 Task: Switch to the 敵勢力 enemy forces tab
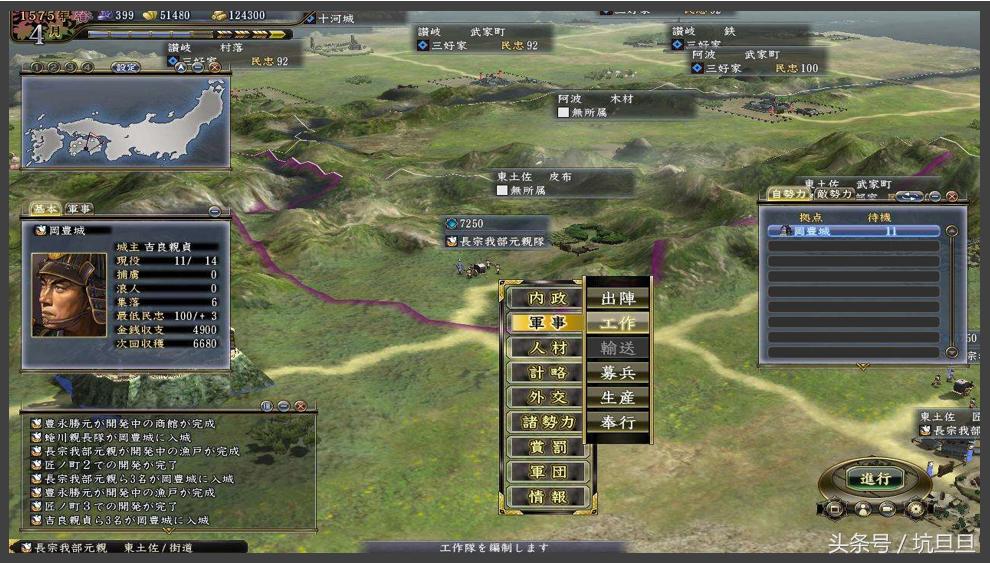pyautogui.click(x=835, y=194)
